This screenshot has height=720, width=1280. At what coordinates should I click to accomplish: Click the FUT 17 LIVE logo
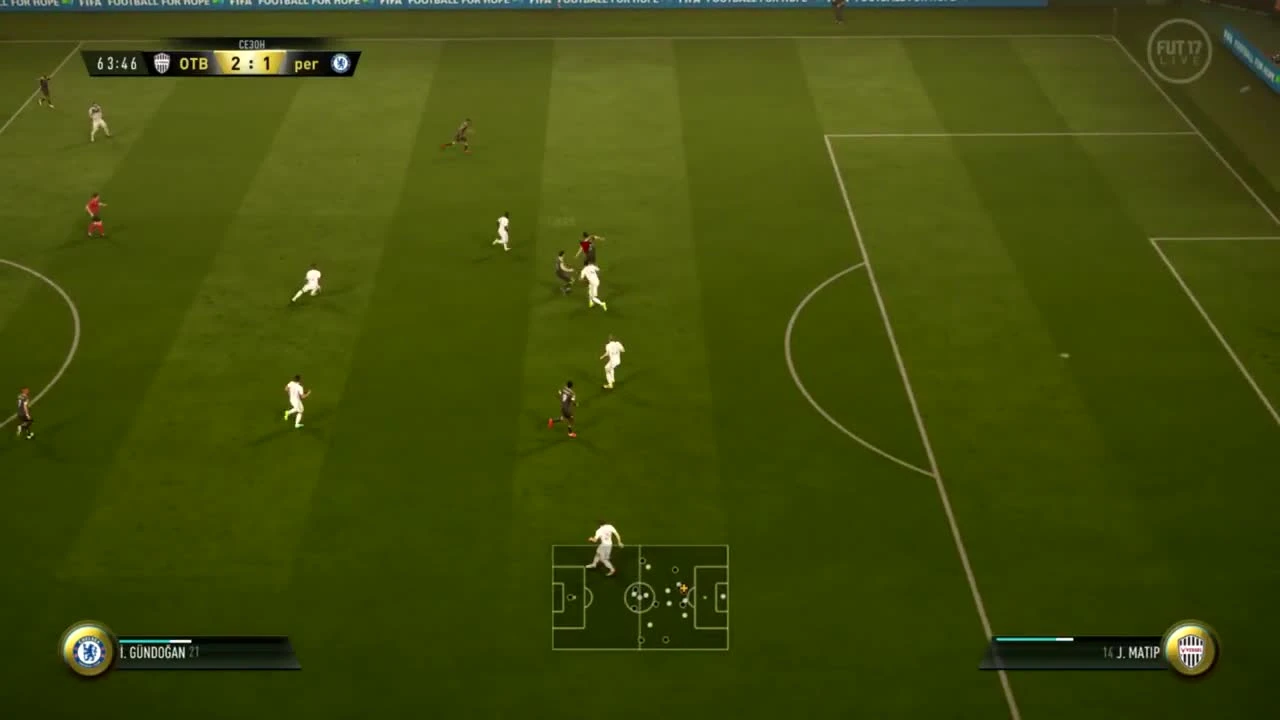tap(1180, 52)
